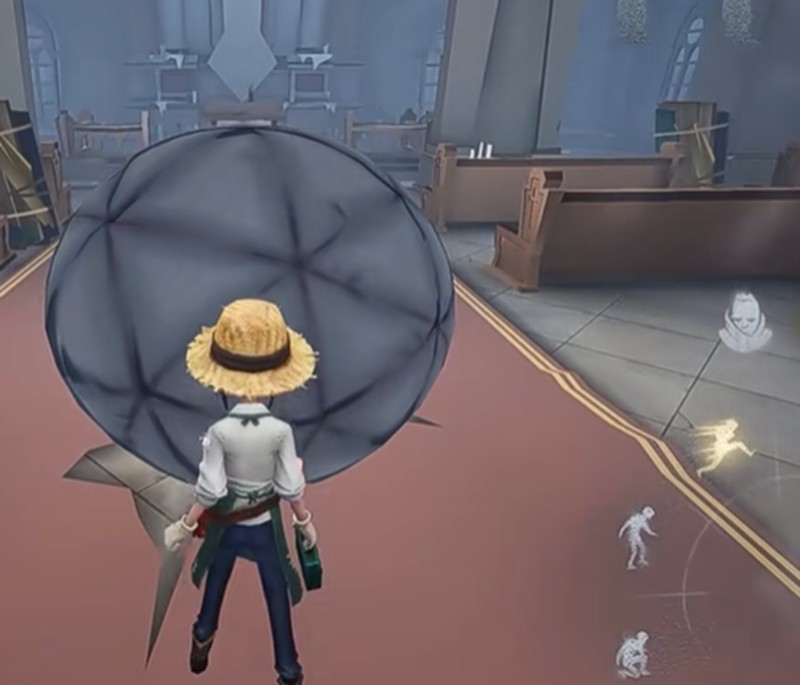Tap the hooded mask face icon
The height and width of the screenshot is (685, 800).
coord(745,322)
